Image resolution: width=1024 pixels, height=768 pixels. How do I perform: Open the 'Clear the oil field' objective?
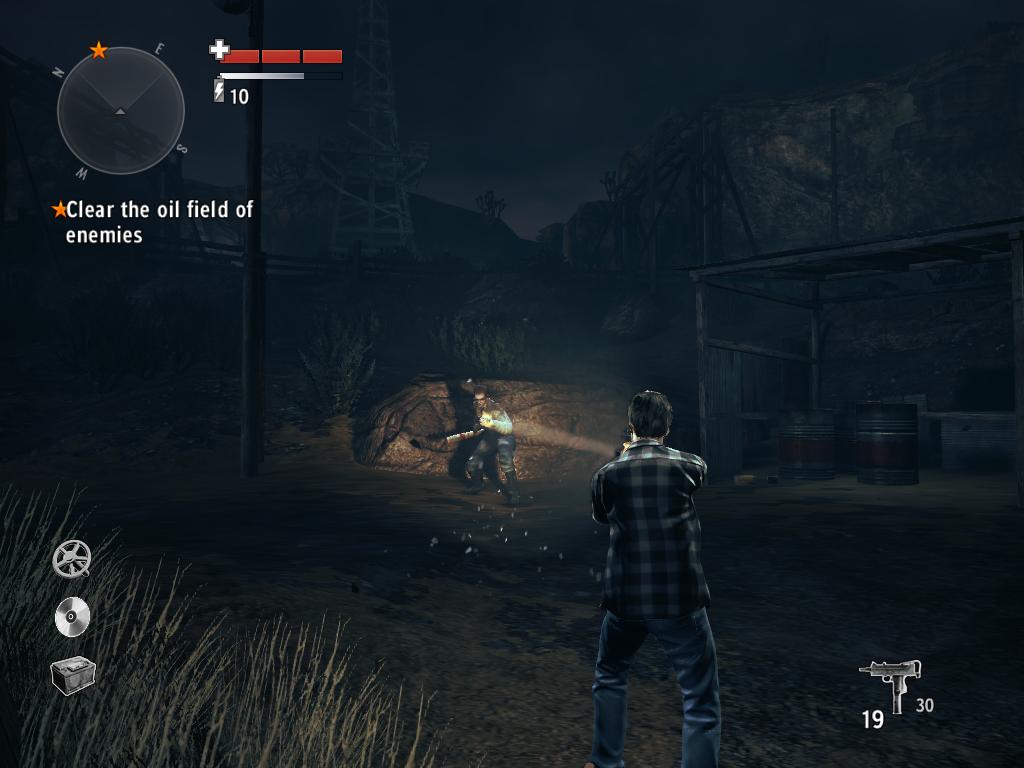tap(153, 222)
